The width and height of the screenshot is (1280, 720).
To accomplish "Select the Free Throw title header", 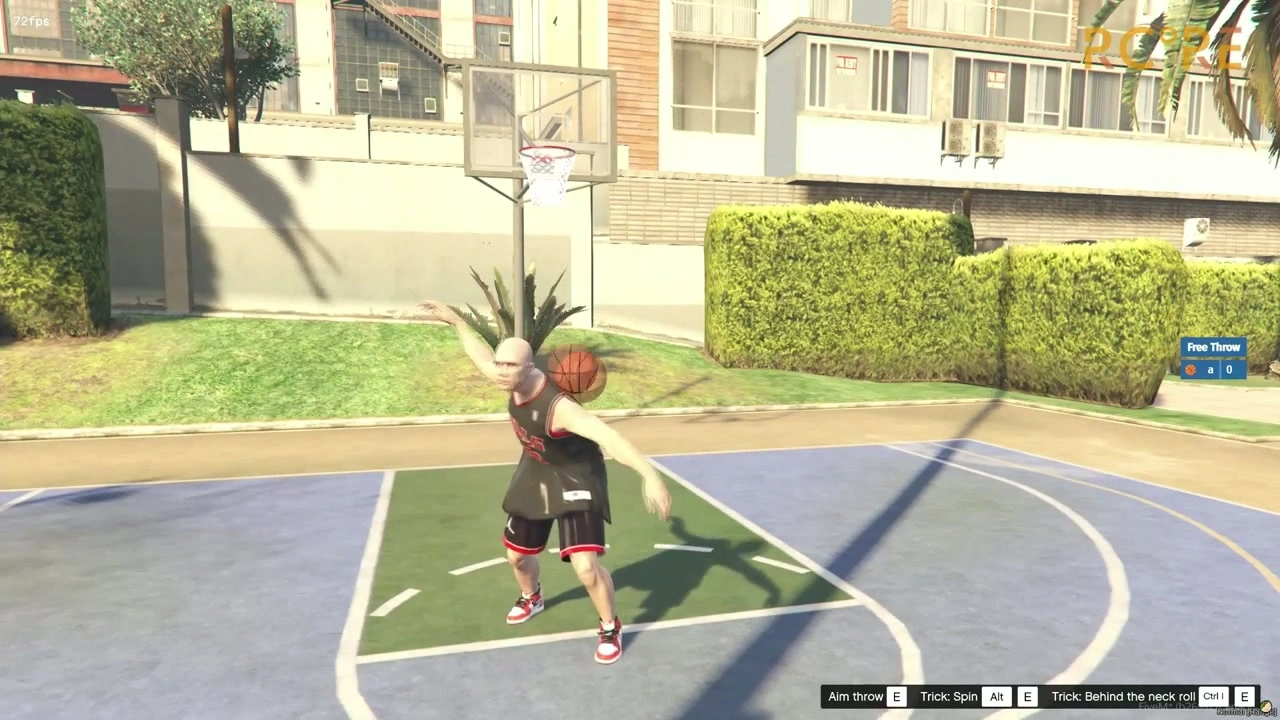I will point(1213,347).
